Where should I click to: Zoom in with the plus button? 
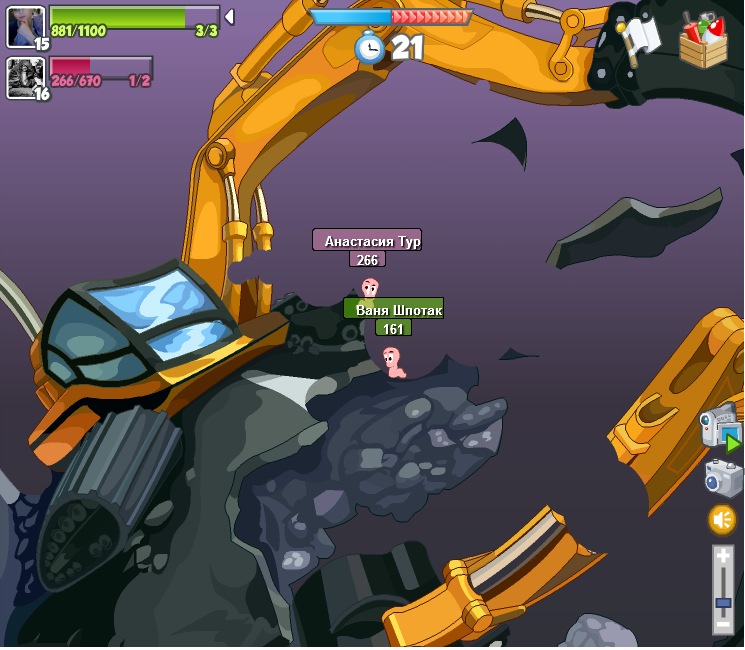(723, 556)
